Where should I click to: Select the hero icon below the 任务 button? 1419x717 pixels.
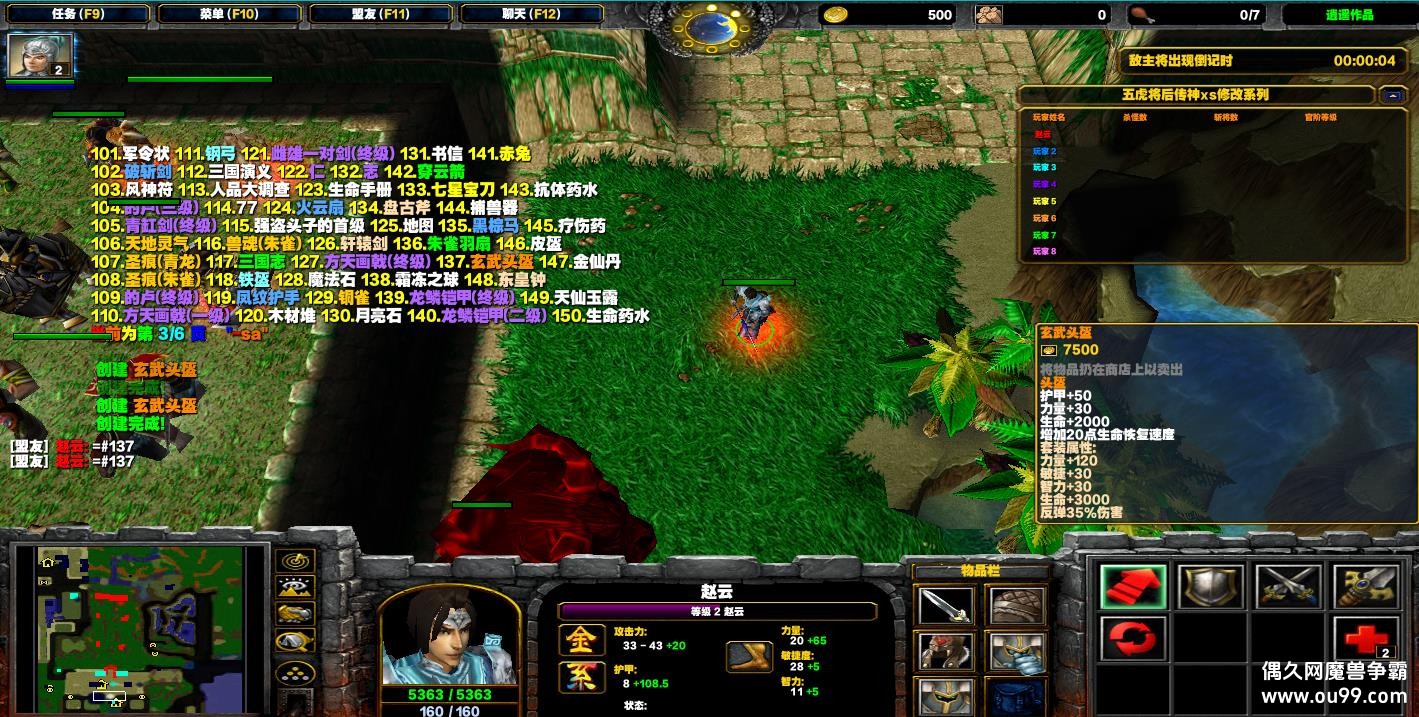pyautogui.click(x=40, y=56)
